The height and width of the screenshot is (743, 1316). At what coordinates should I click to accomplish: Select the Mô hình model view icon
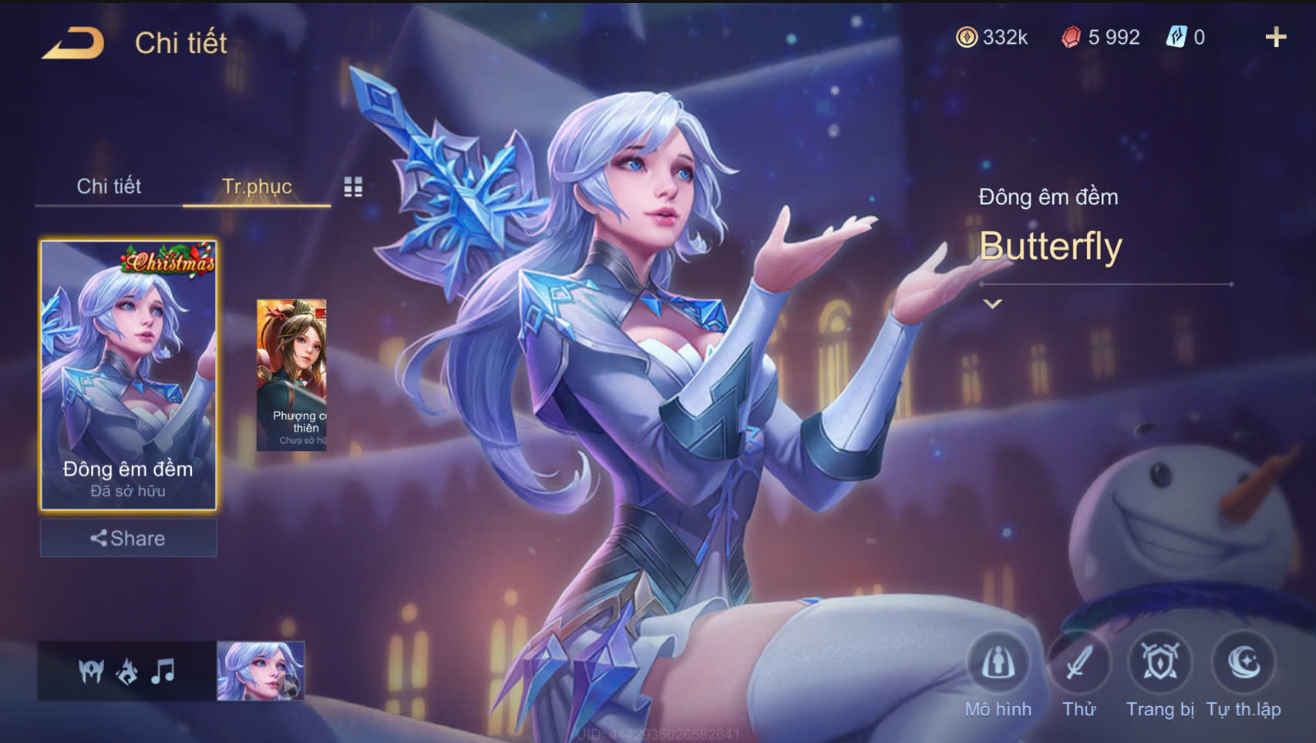(997, 663)
